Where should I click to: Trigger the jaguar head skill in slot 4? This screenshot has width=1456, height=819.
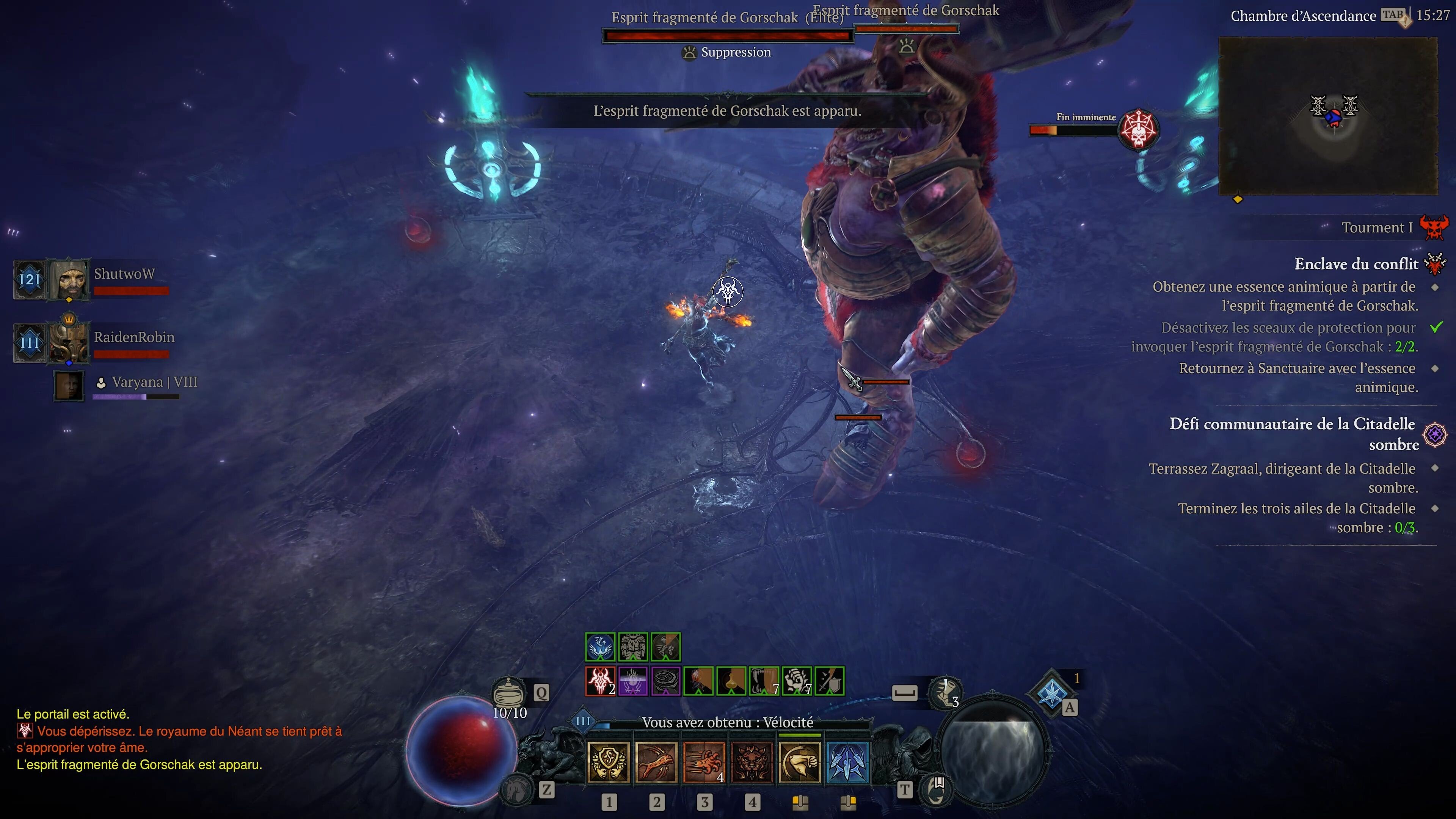tap(752, 762)
